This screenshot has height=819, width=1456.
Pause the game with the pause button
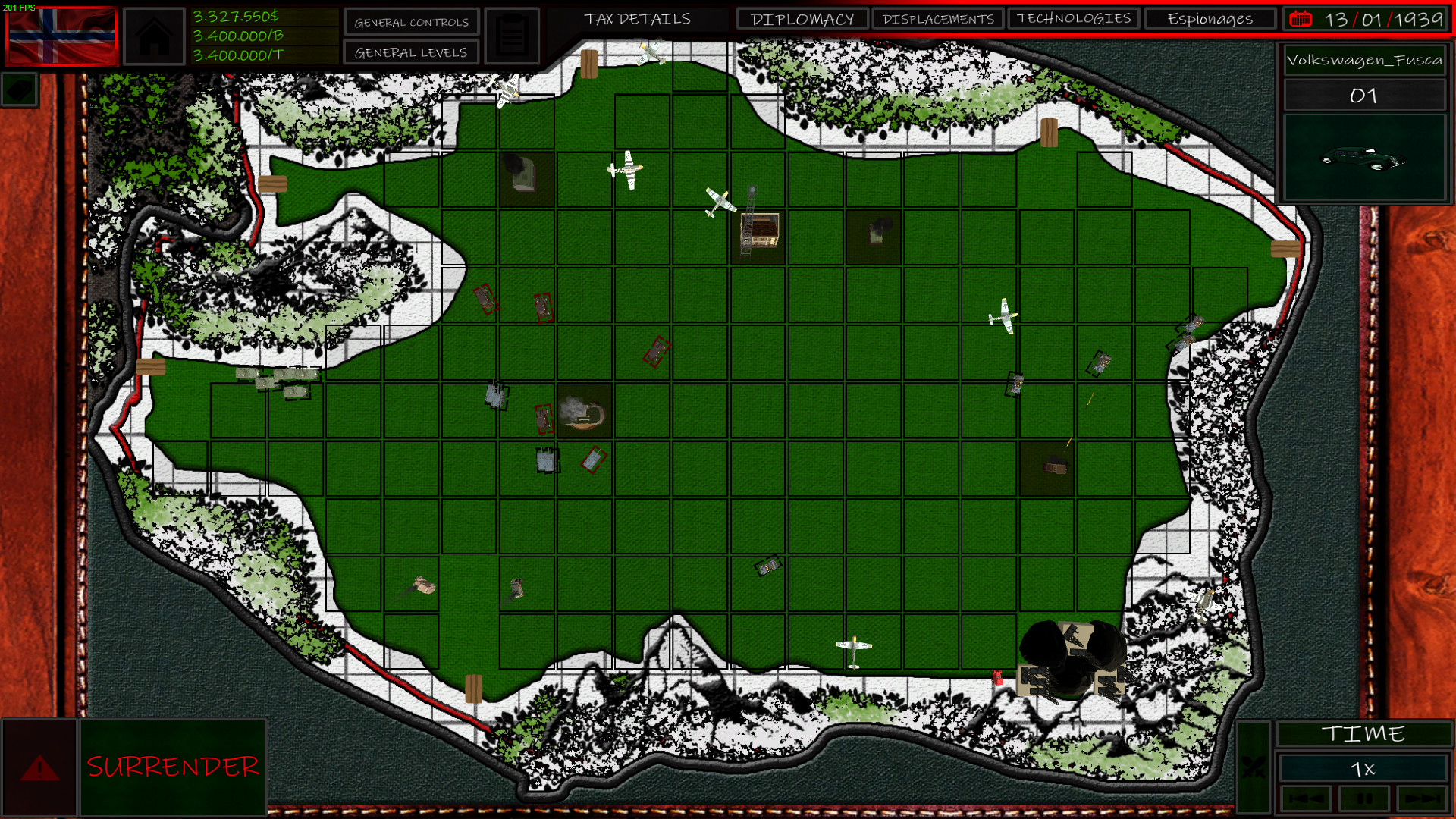(1363, 798)
